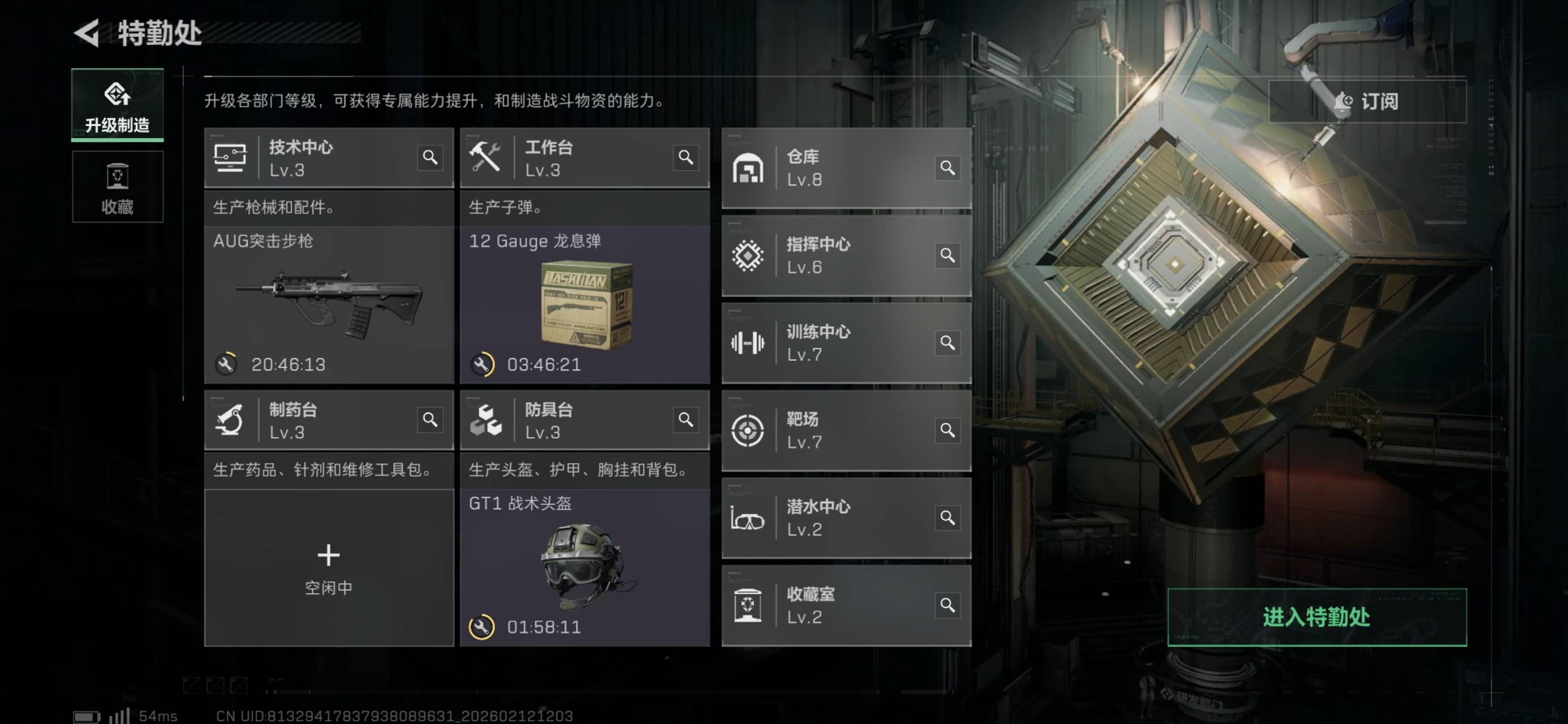This screenshot has width=1568, height=724.
Task: Start production in the idle 空闲中 slot
Action: 329,567
